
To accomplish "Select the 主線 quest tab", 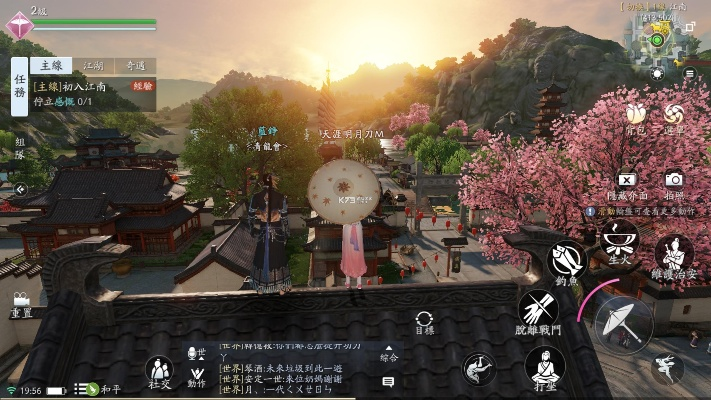I will tap(48, 66).
